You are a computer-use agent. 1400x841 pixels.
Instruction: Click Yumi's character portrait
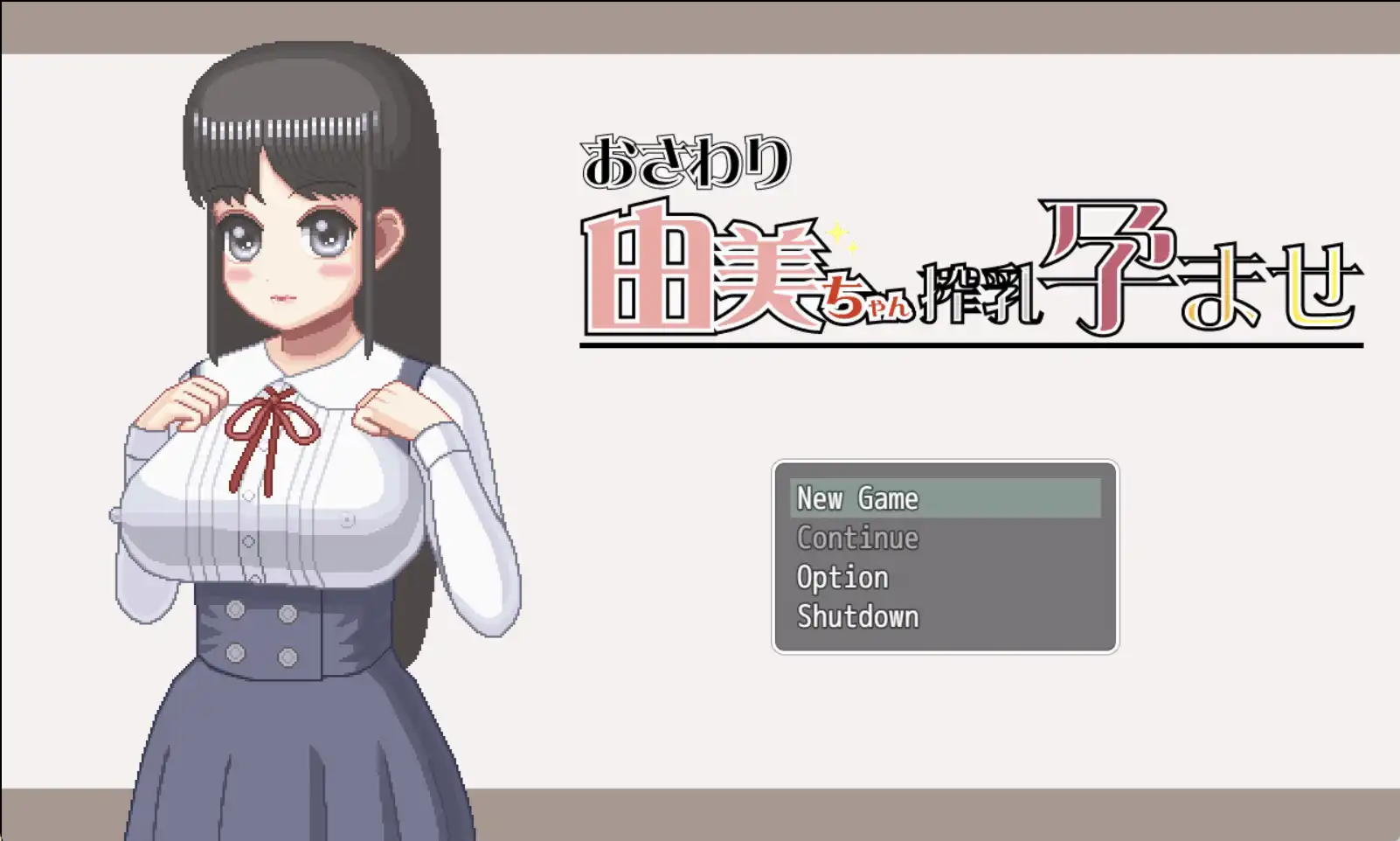coord(297,437)
